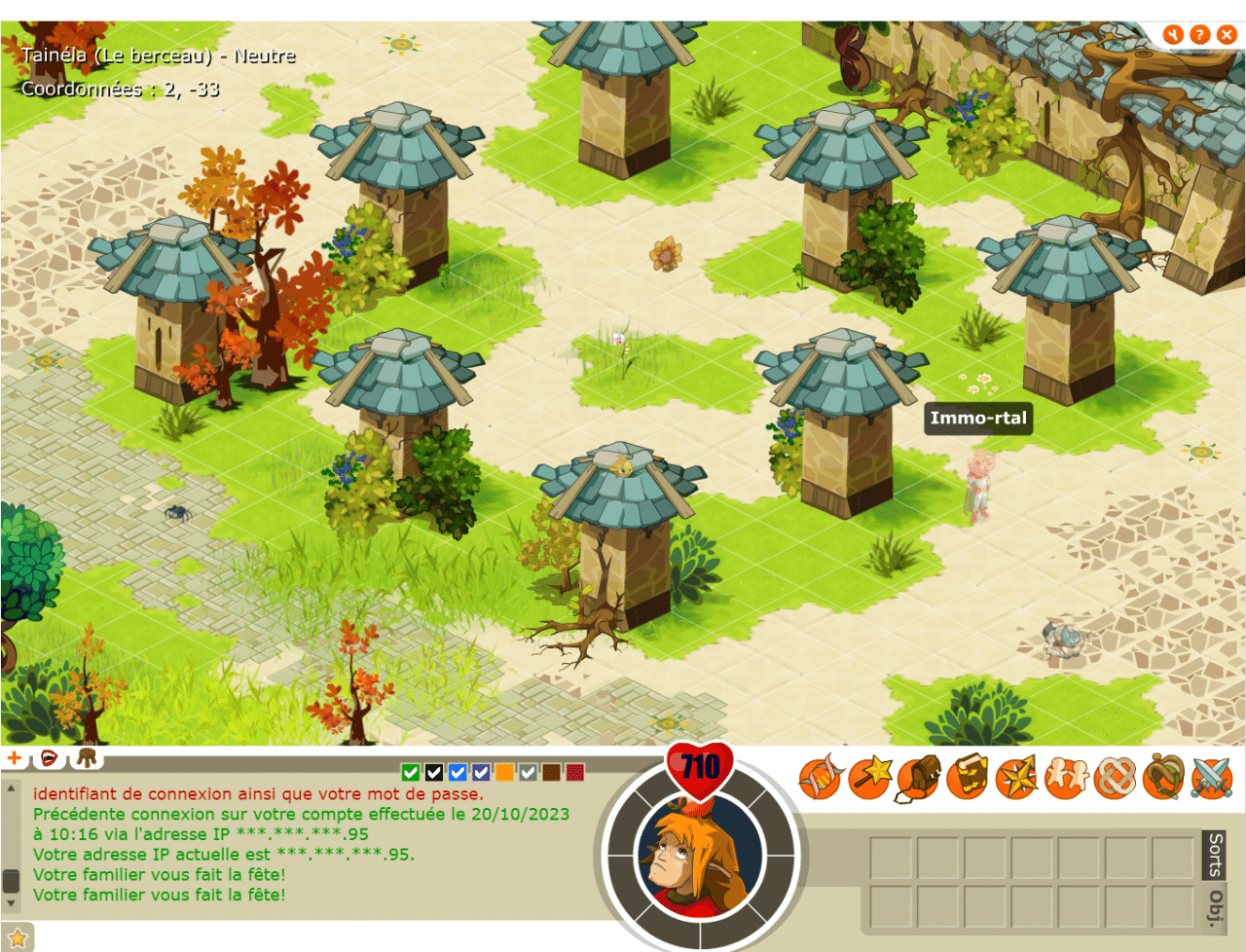Toggle the green chat channel checkbox
The image size is (1246, 952).
(x=411, y=773)
